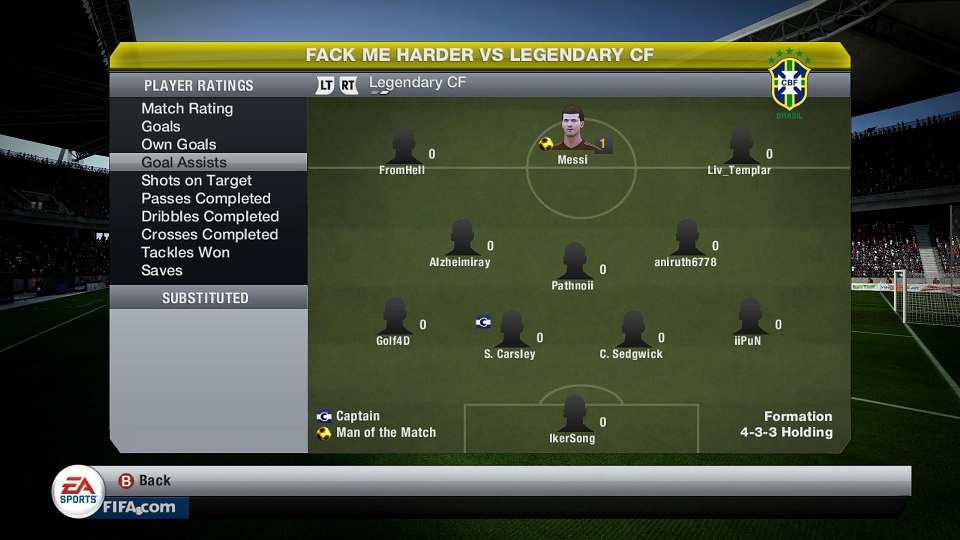
Task: Choose defender Golf4D
Action: click(x=394, y=318)
